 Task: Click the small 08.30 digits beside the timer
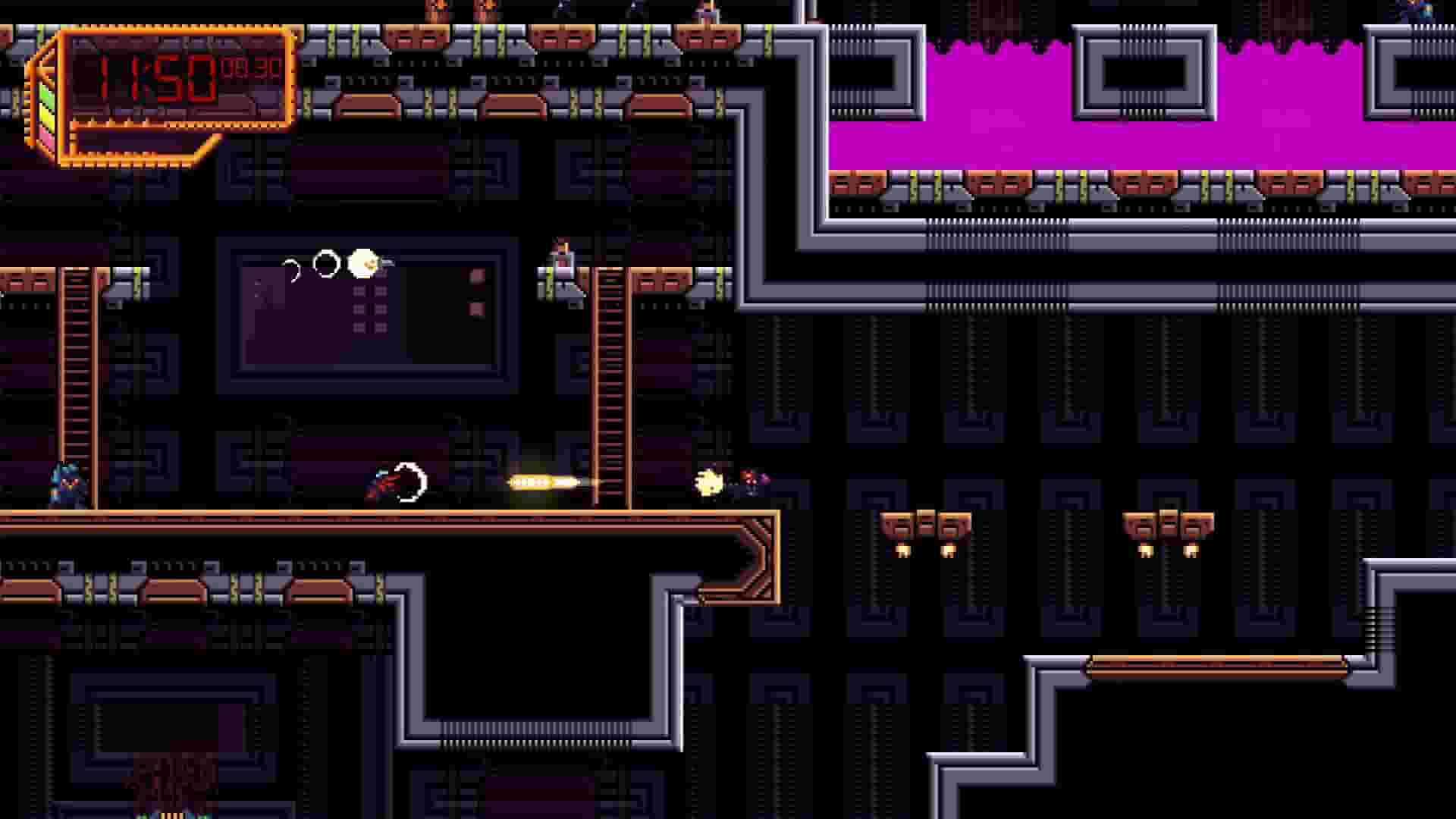coord(252,68)
